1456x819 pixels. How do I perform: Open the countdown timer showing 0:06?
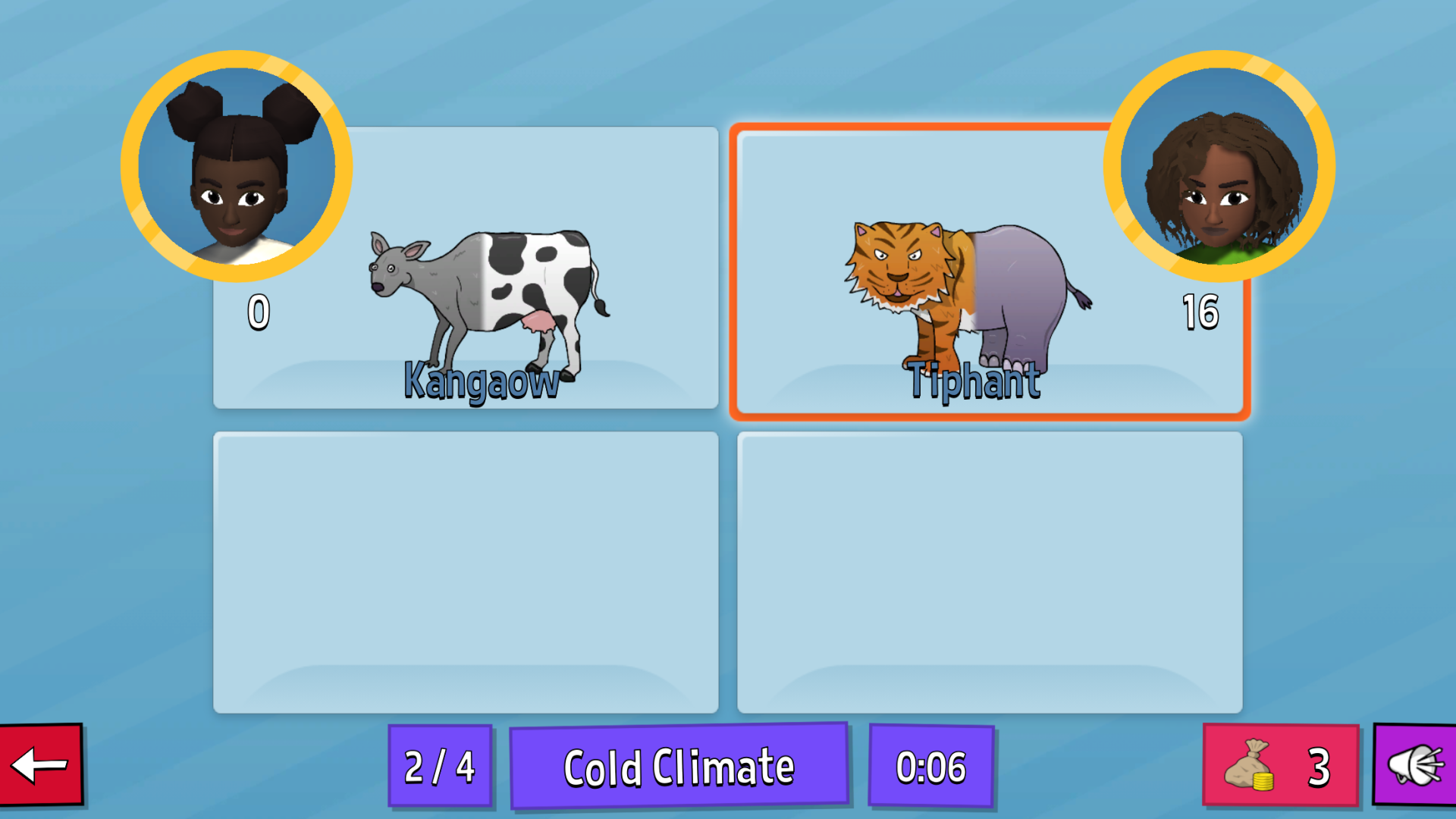tap(931, 766)
